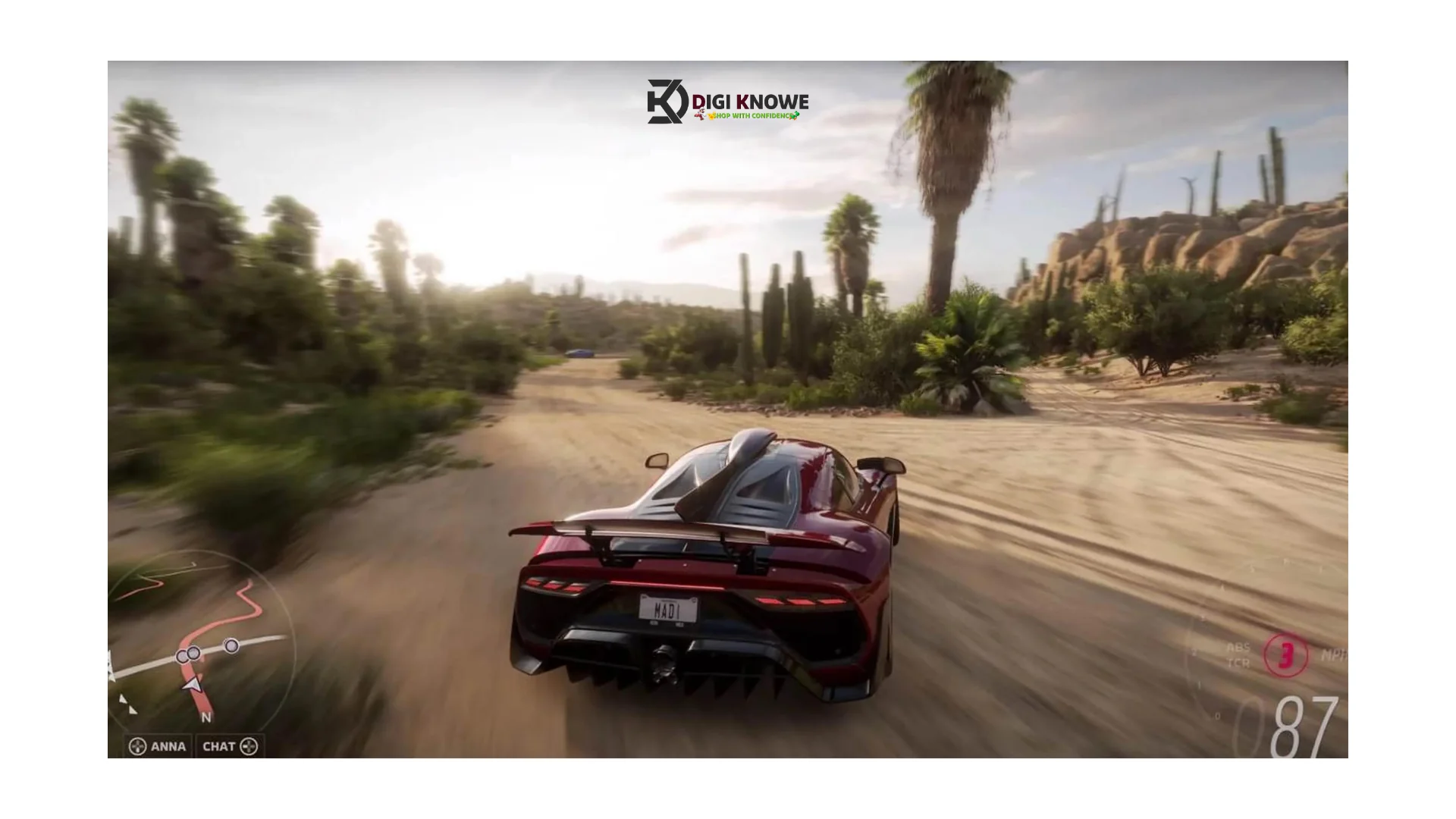Image resolution: width=1456 pixels, height=819 pixels.
Task: Select the player arrow on the minimap
Action: click(192, 685)
